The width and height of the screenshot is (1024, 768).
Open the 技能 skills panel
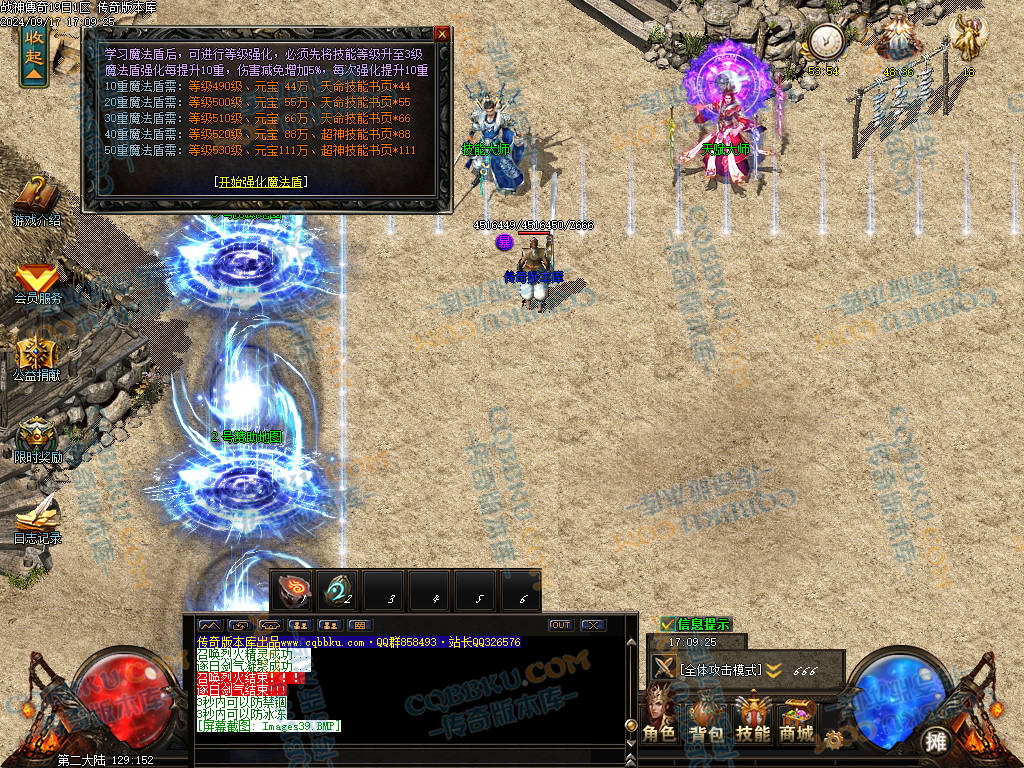pyautogui.click(x=752, y=719)
